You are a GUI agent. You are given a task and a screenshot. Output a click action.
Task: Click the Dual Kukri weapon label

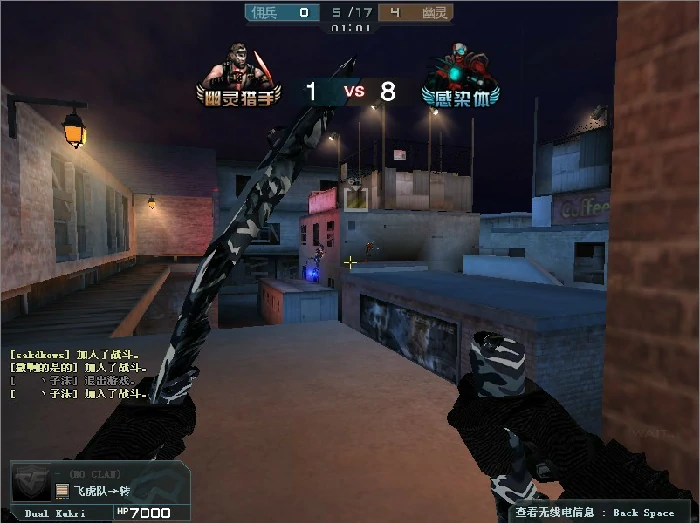(x=56, y=513)
